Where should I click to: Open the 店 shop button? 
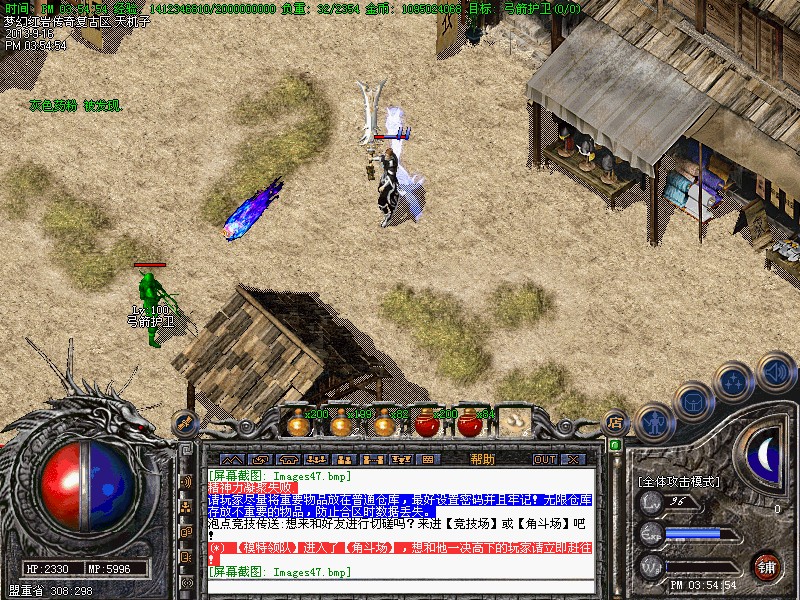[x=616, y=422]
